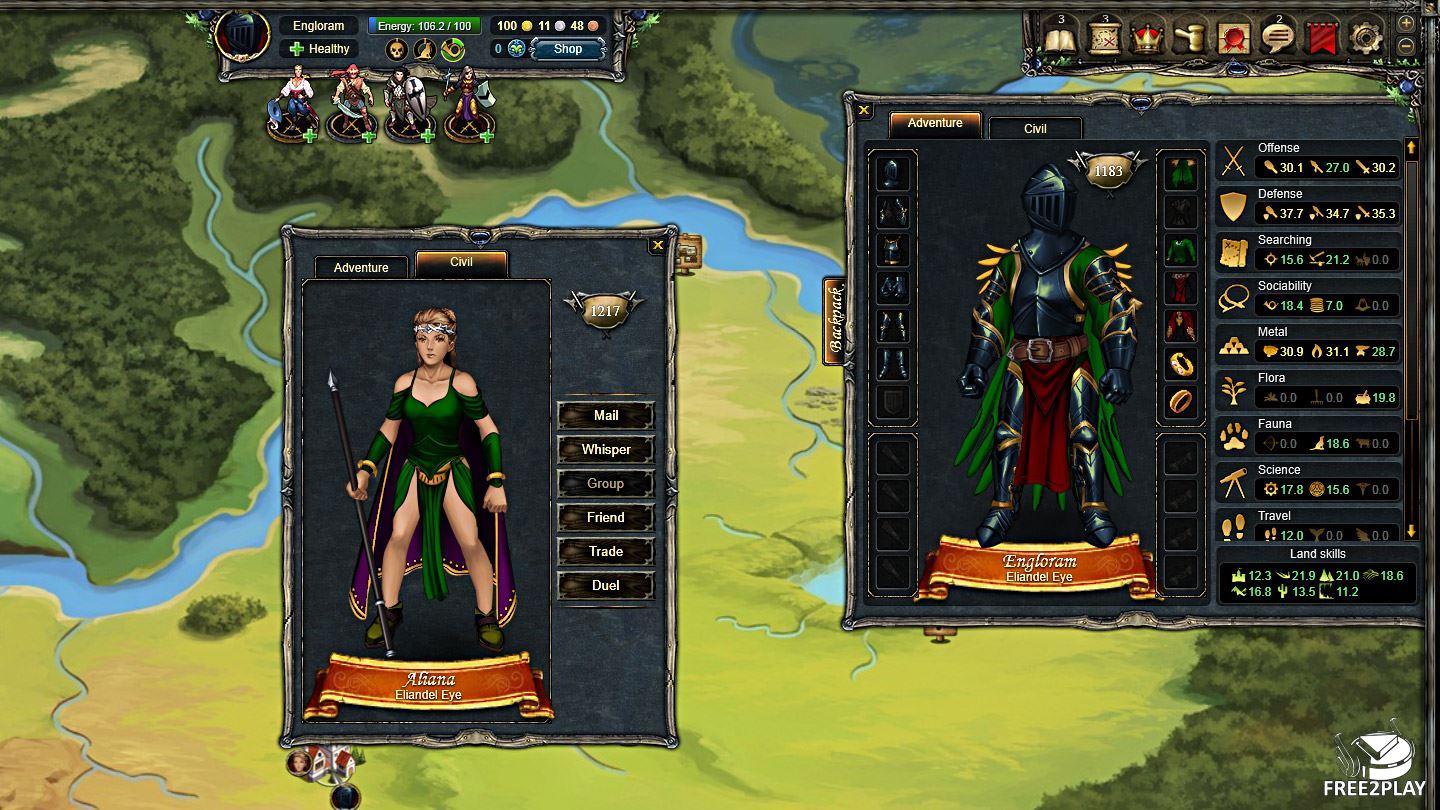Open the open book journal icon

[x=1060, y=39]
